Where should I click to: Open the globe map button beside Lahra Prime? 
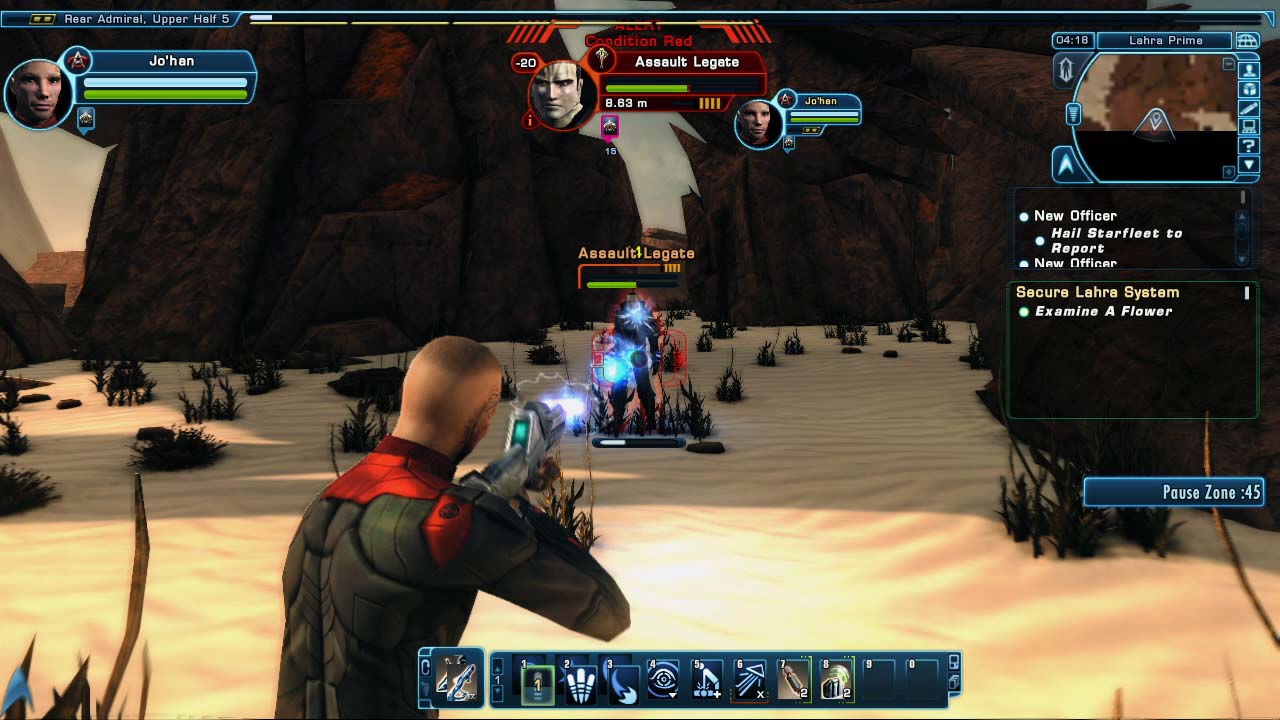pyautogui.click(x=1247, y=41)
